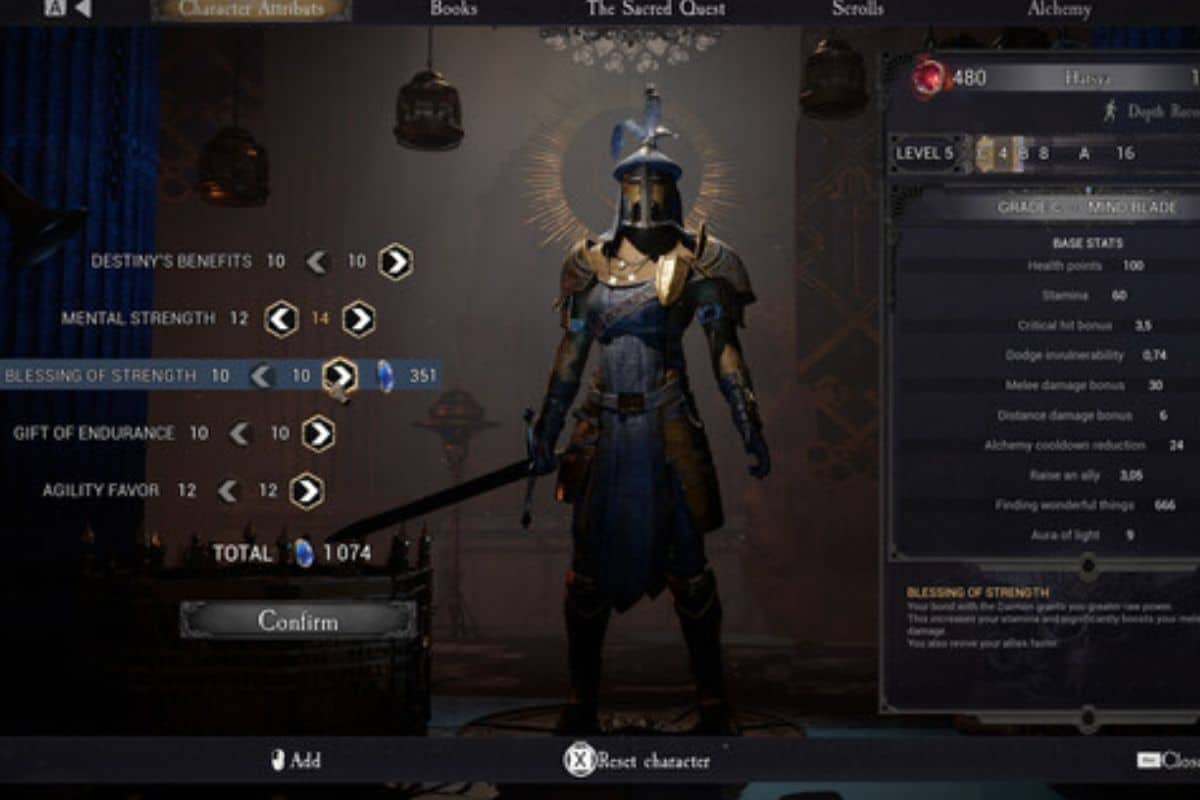Decrease Gift of Endurance with left arrow

click(240, 434)
